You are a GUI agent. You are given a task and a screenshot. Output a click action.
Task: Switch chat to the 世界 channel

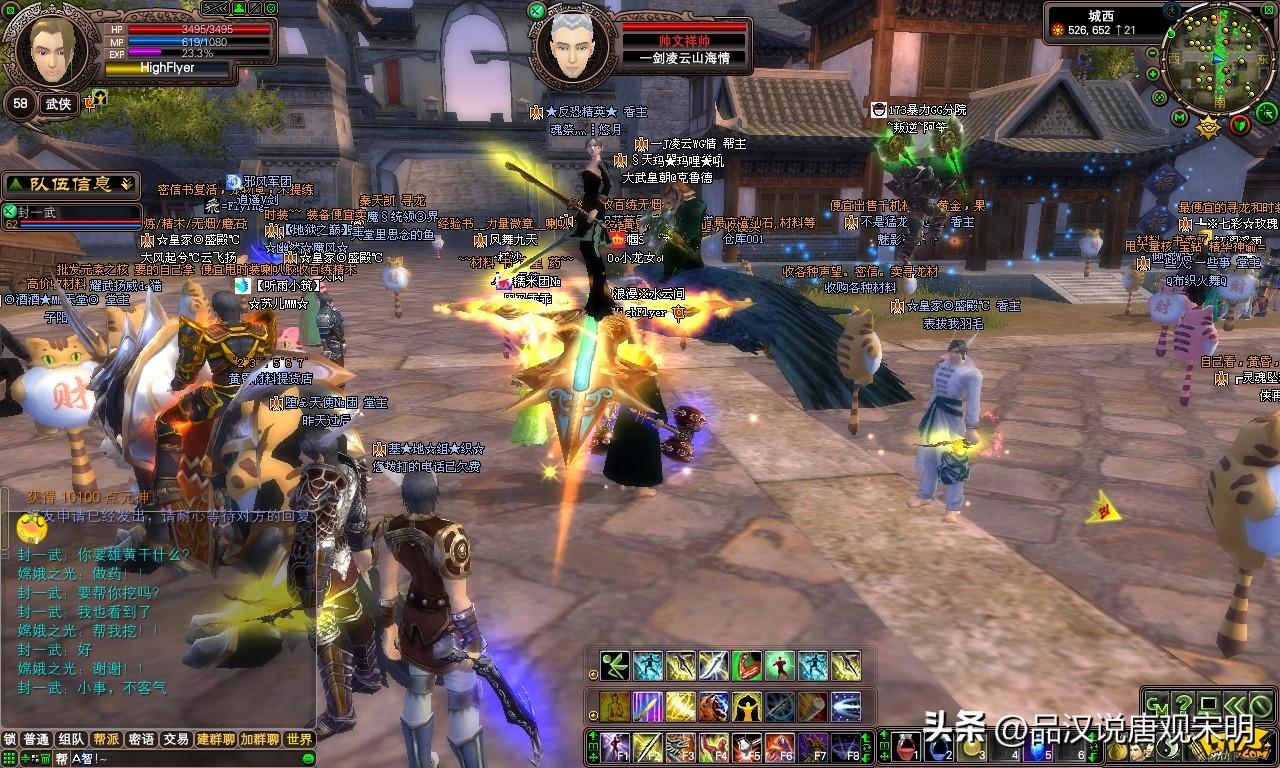(x=299, y=739)
